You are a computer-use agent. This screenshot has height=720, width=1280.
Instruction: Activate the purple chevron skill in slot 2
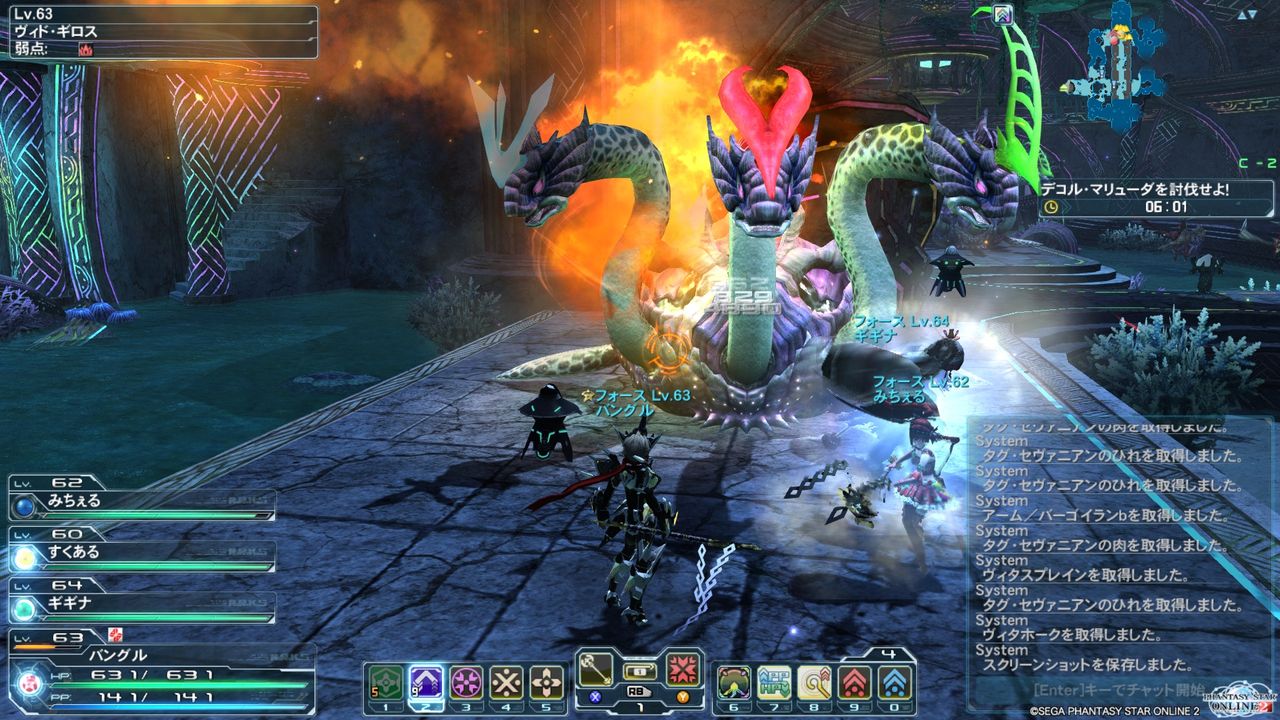[426, 682]
